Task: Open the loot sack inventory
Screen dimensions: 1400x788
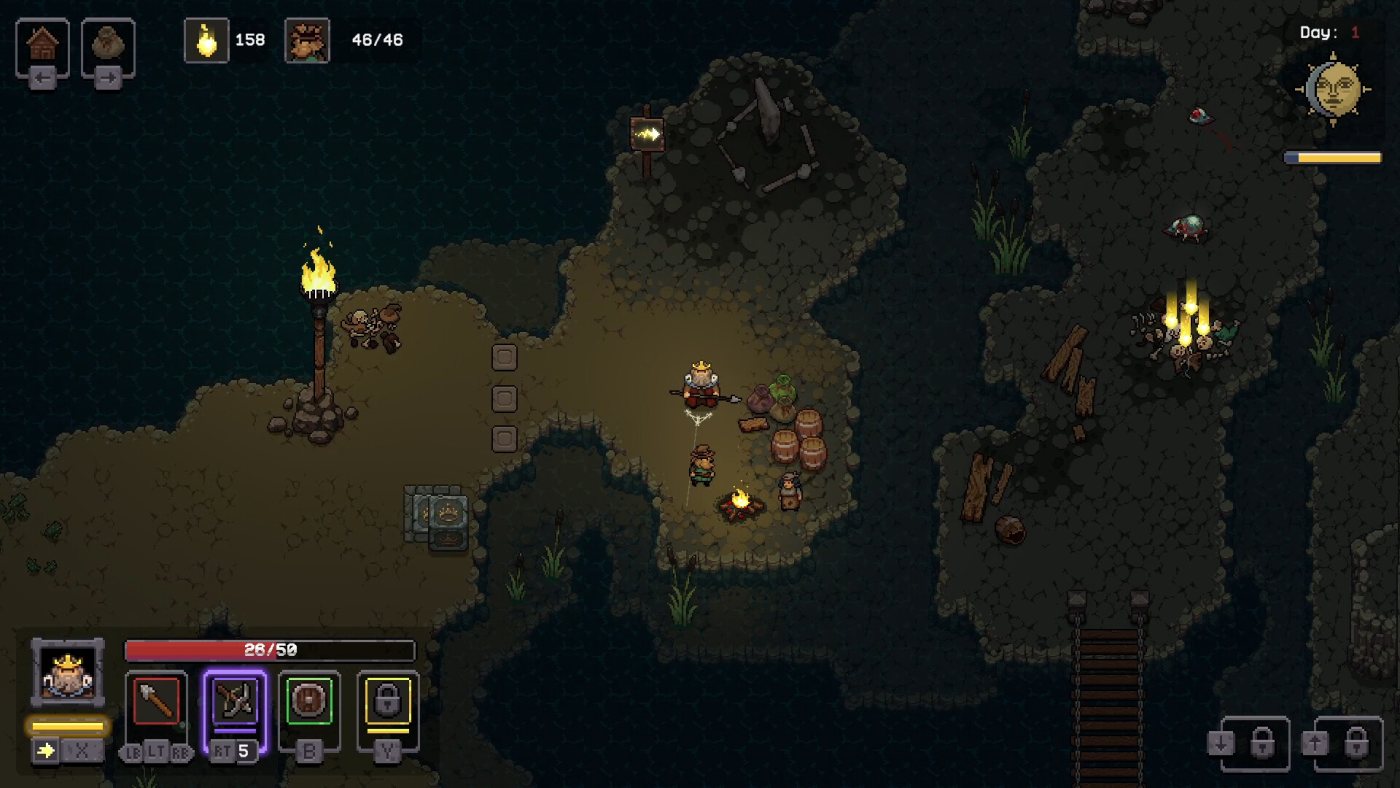Action: pyautogui.click(x=108, y=45)
